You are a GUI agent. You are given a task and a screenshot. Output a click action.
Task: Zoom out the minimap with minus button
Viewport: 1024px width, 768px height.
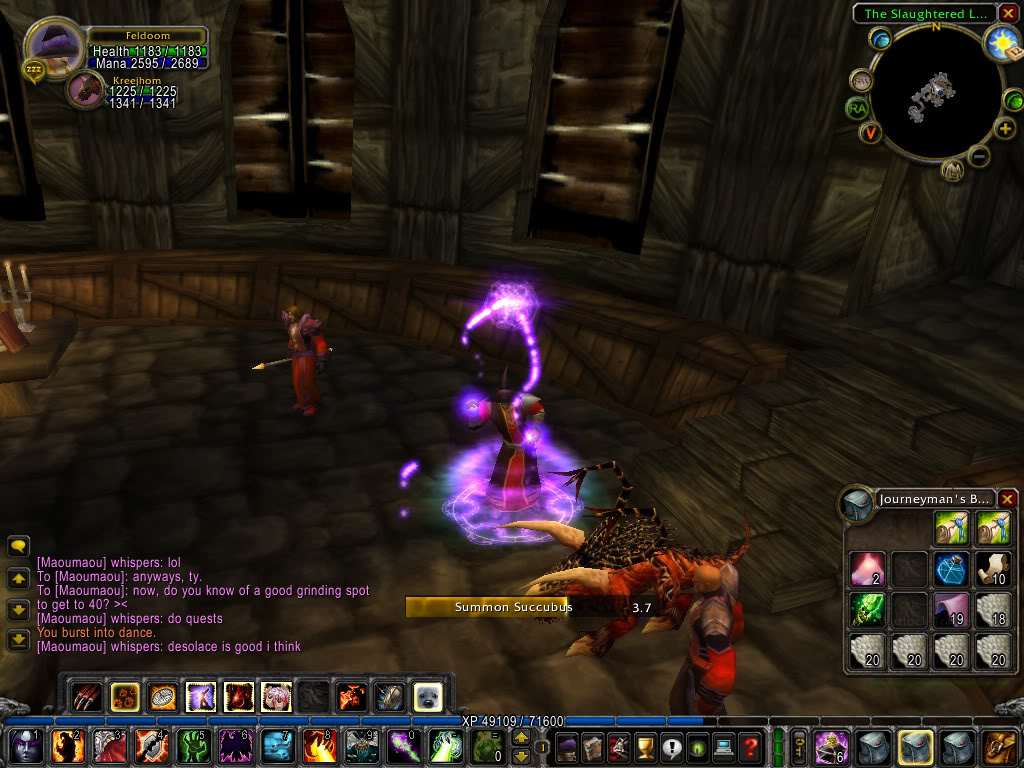pyautogui.click(x=979, y=156)
